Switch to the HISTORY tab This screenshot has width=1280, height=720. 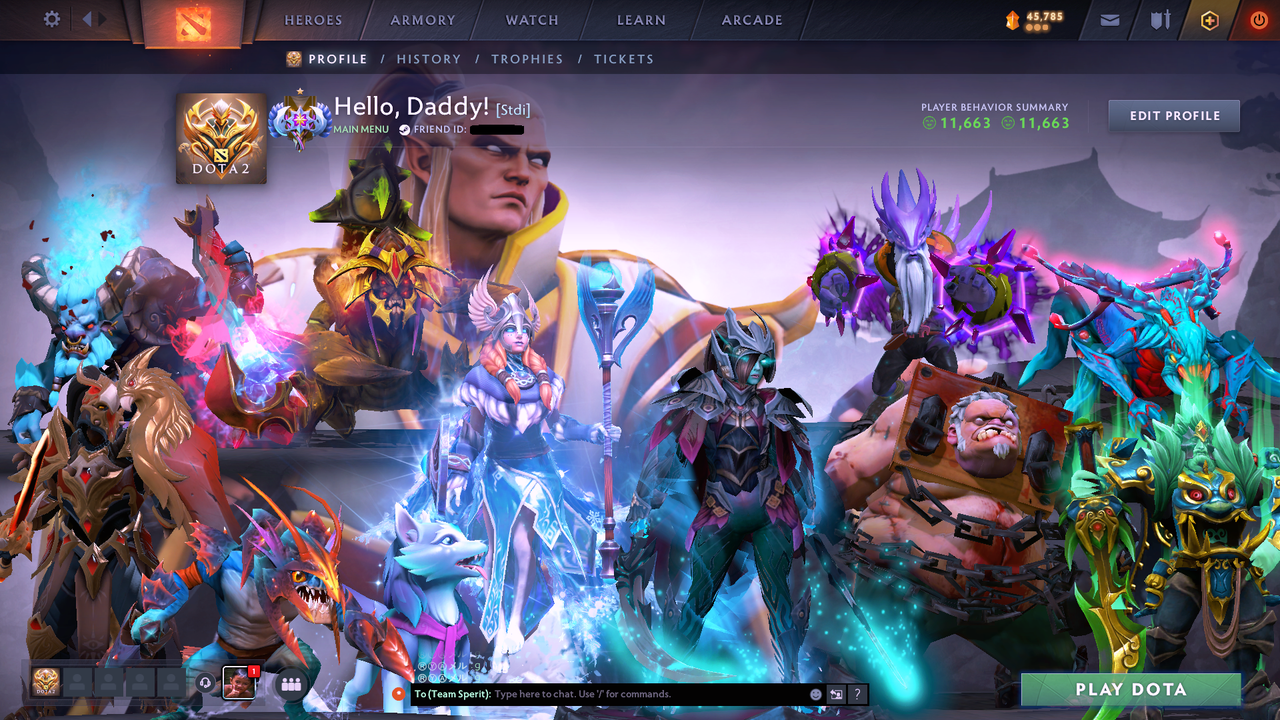pyautogui.click(x=428, y=59)
